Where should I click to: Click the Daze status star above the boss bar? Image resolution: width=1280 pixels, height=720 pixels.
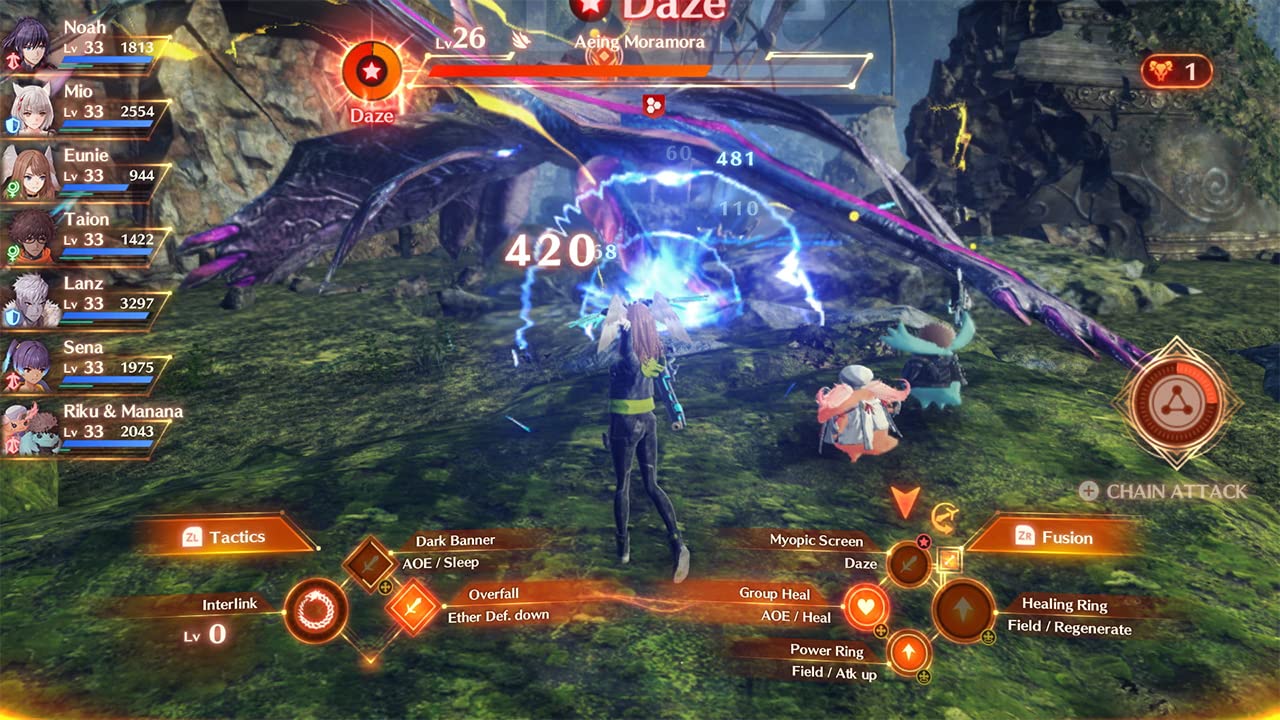[x=590, y=10]
